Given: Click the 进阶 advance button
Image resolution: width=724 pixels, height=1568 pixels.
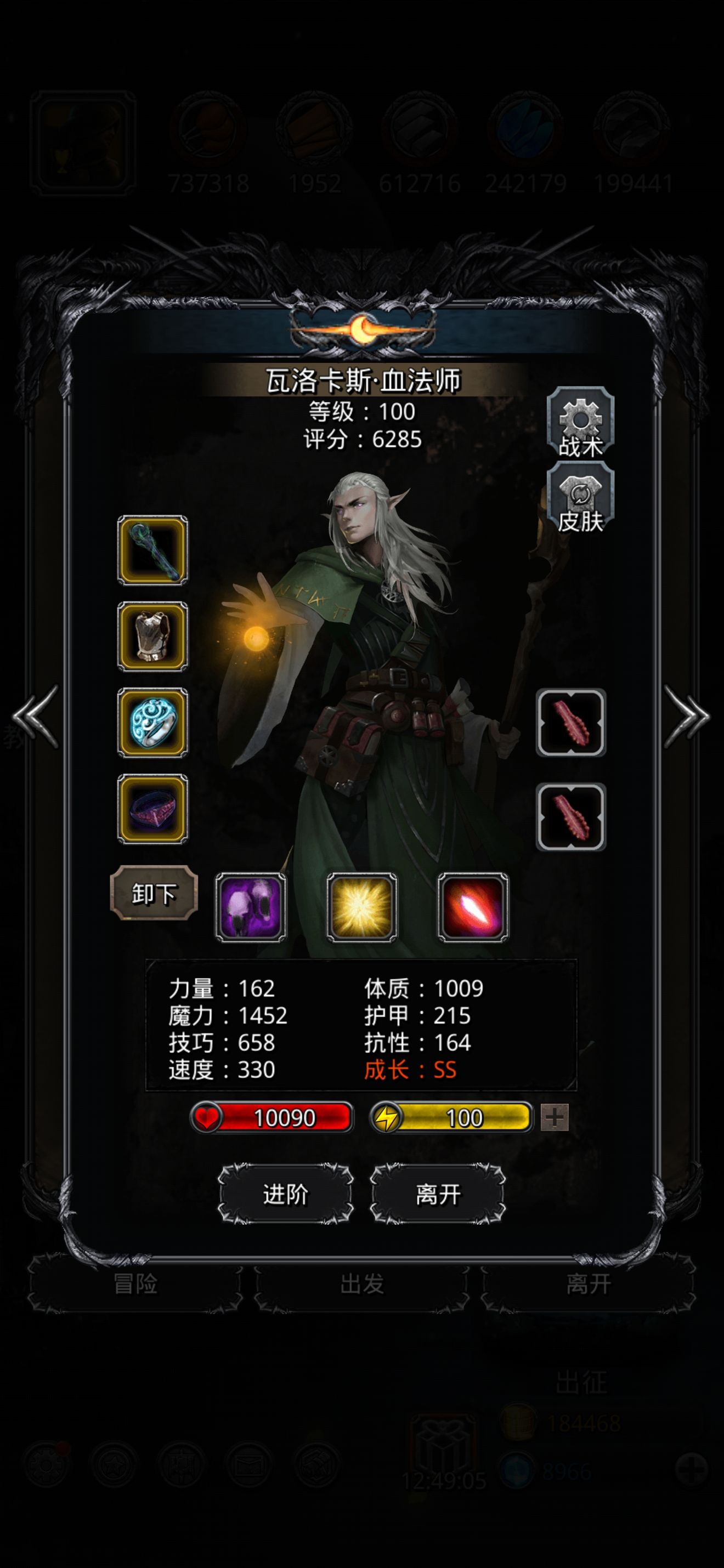Looking at the screenshot, I should pyautogui.click(x=286, y=1194).
